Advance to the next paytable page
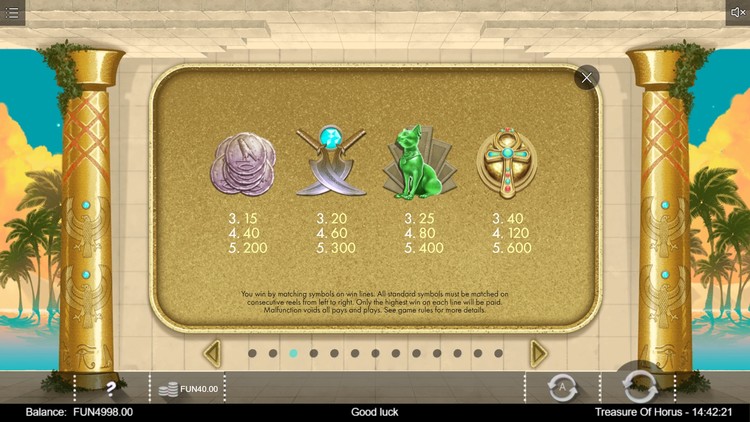The width and height of the screenshot is (750, 422). pyautogui.click(x=538, y=353)
